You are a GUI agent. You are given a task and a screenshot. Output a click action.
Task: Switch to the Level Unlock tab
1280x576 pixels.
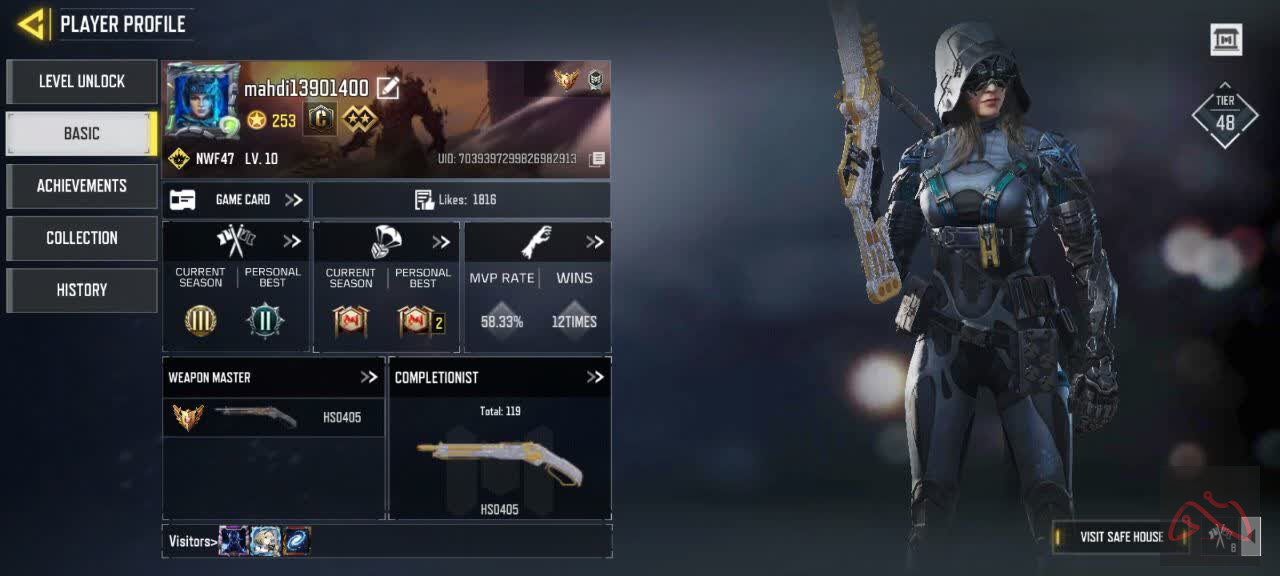coord(82,82)
